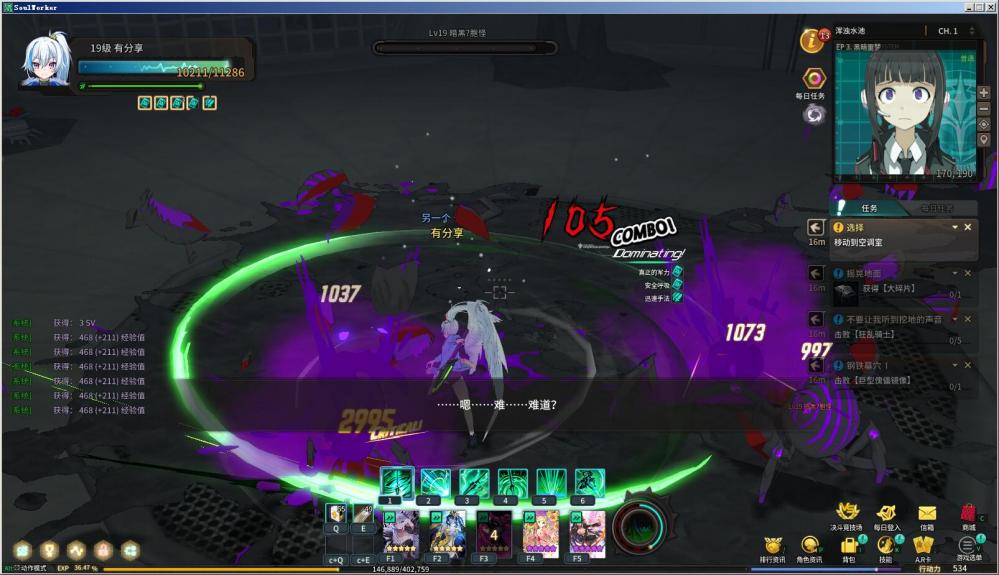Open the 技能 skills window
999x575 pixels.
(885, 546)
